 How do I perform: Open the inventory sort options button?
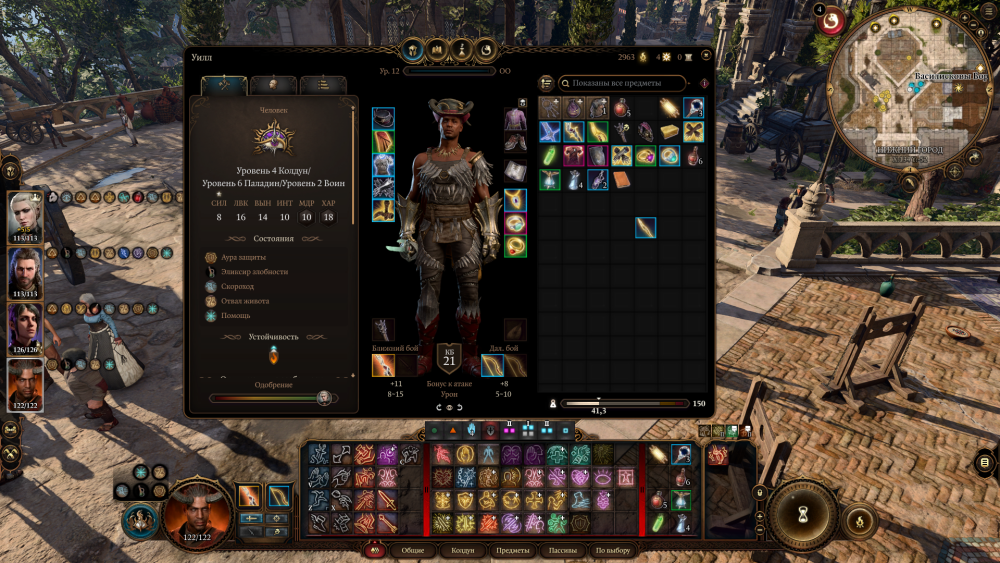coord(546,83)
